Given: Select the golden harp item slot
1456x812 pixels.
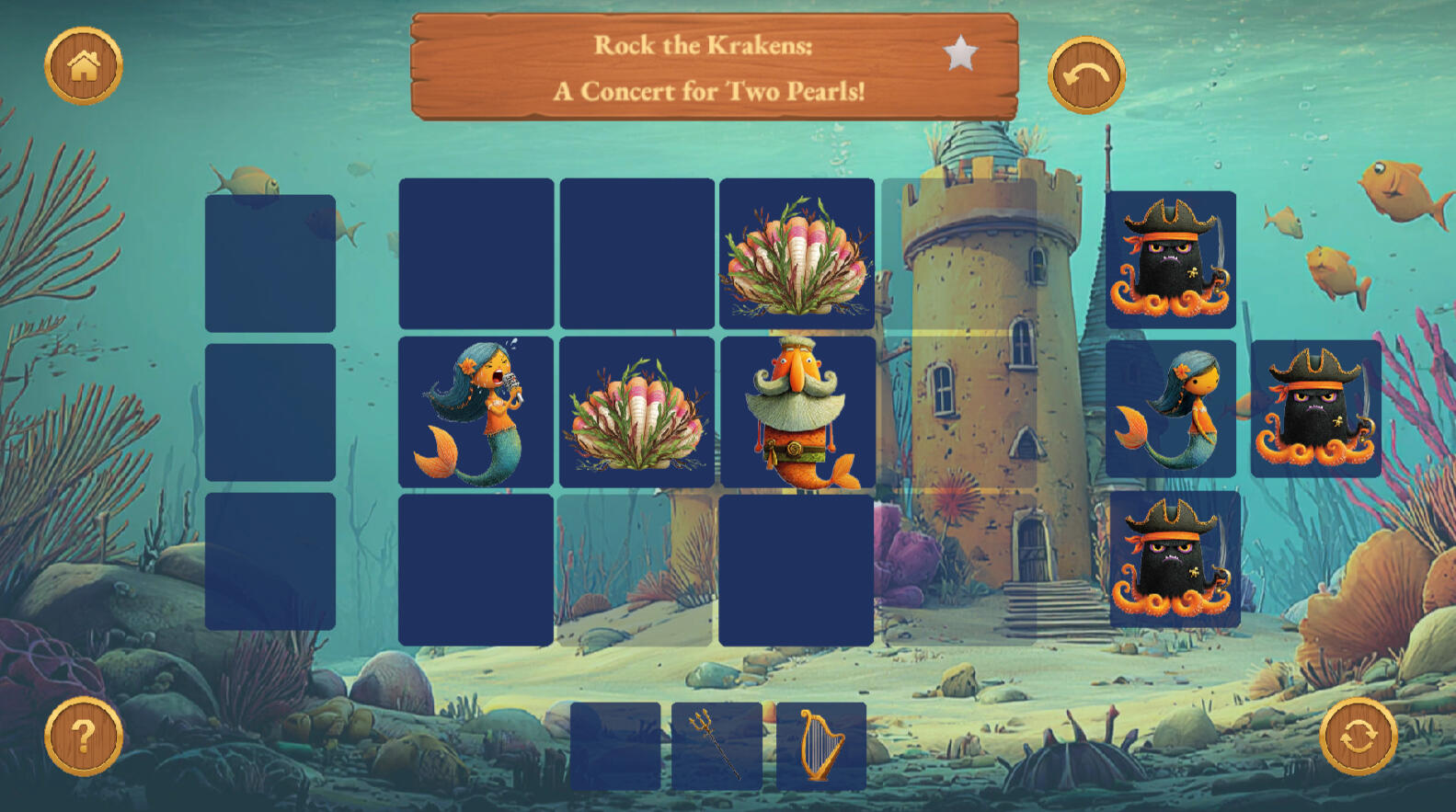Looking at the screenshot, I should tap(820, 746).
